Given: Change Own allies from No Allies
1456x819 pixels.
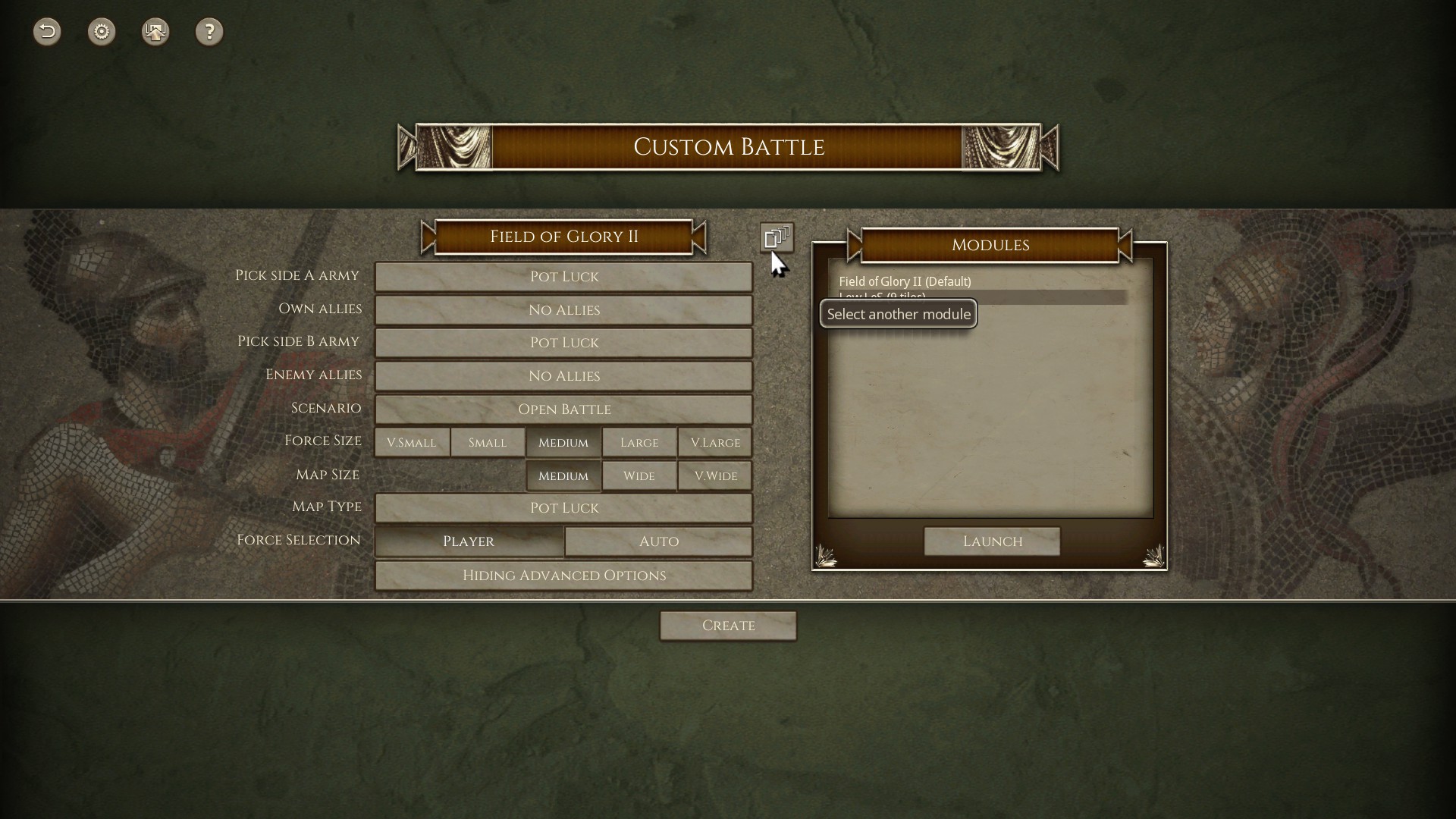Looking at the screenshot, I should (563, 310).
